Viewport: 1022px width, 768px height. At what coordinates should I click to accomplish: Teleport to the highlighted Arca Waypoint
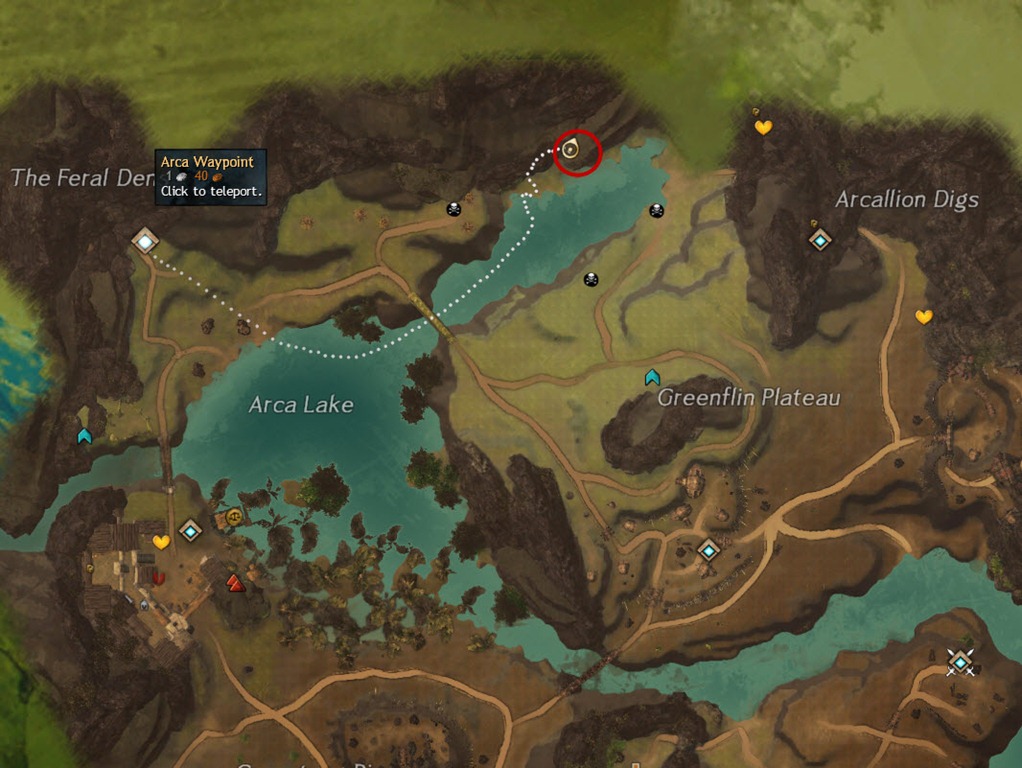(146, 240)
